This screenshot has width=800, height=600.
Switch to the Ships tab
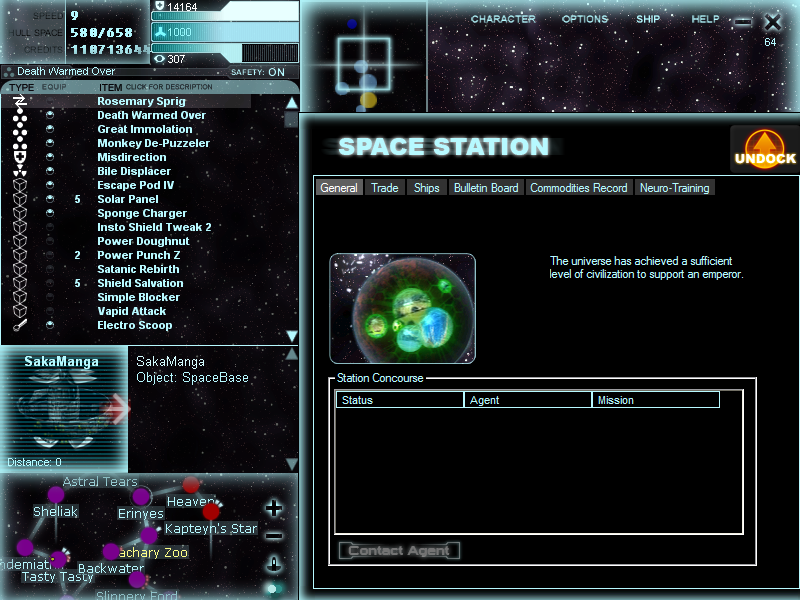click(x=426, y=188)
